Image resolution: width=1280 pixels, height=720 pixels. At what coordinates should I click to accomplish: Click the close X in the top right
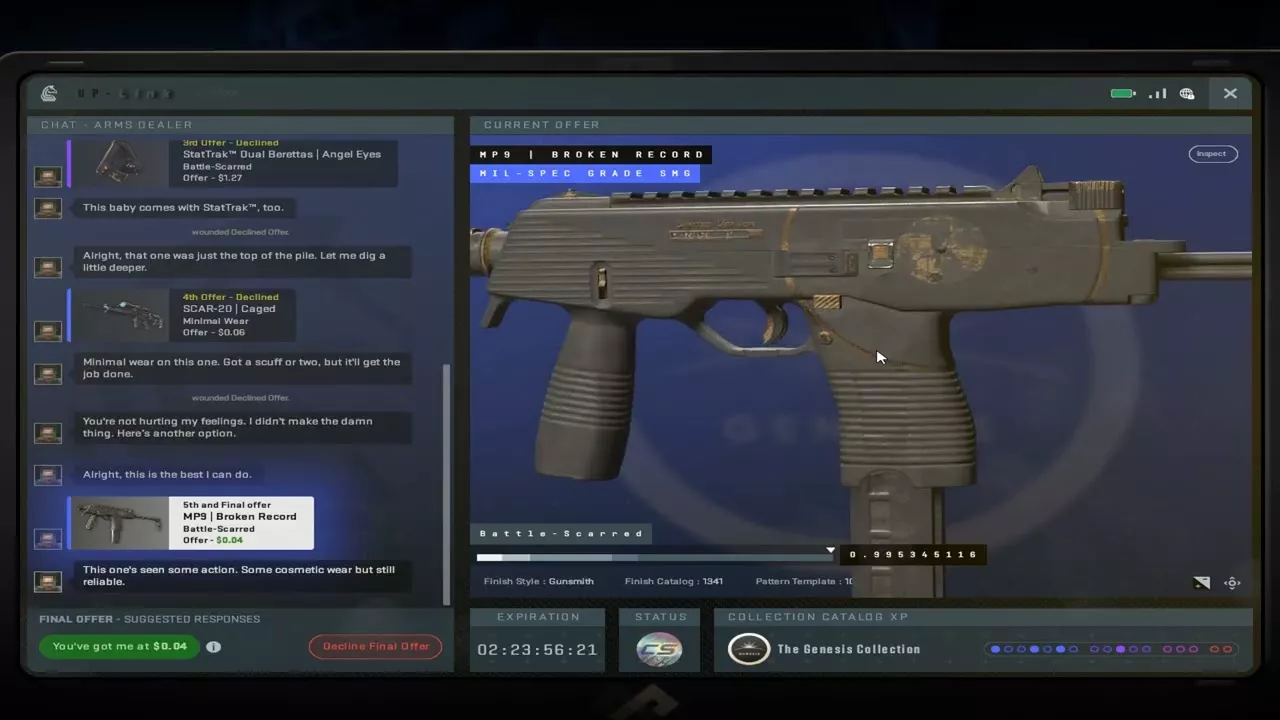(x=1230, y=93)
